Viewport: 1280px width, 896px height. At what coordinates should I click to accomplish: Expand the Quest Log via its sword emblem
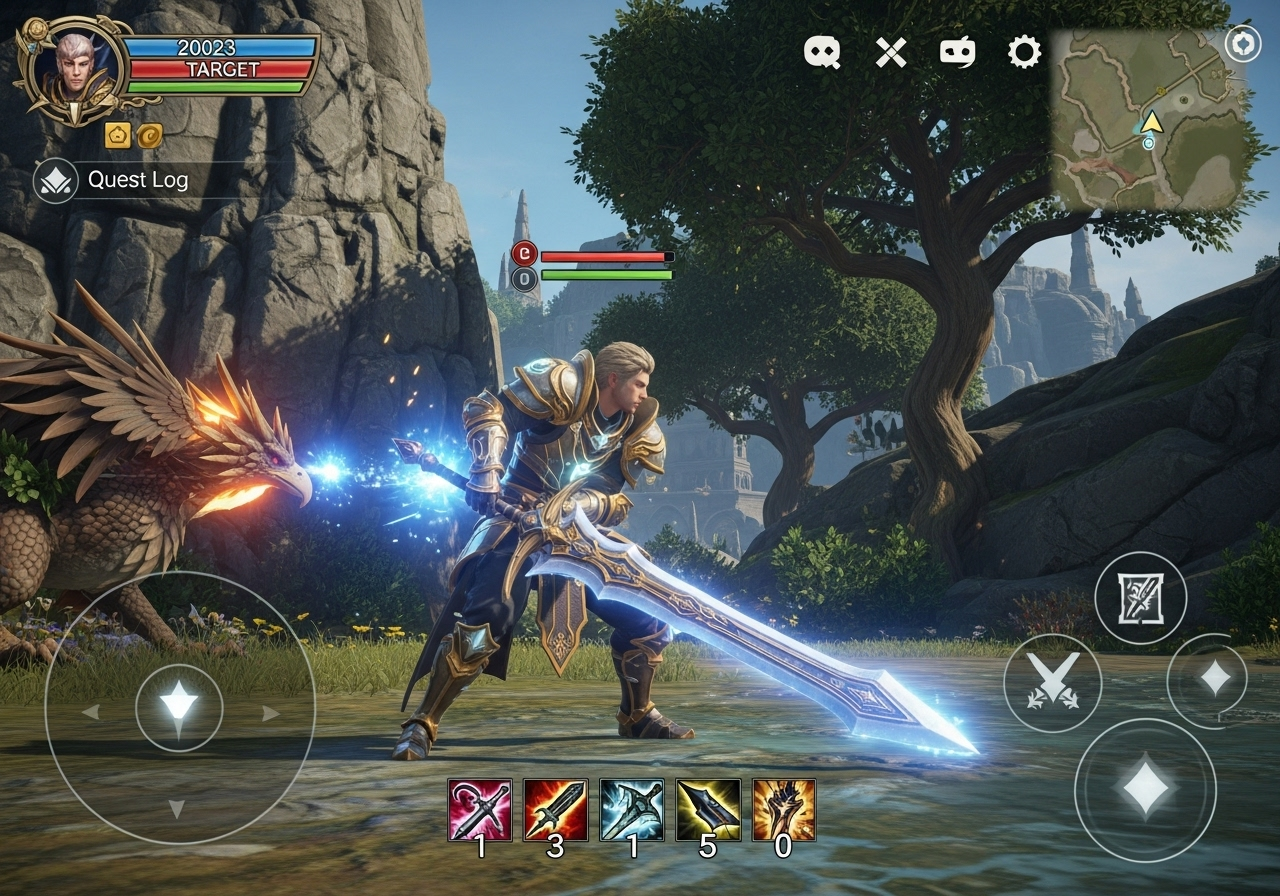[55, 181]
